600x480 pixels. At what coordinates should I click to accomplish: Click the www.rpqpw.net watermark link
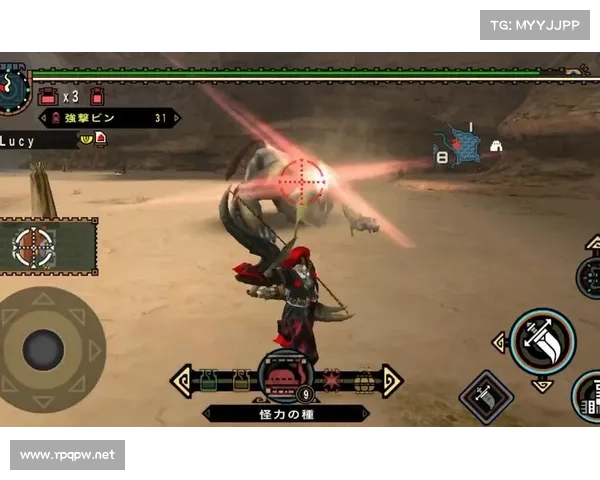pos(68,455)
